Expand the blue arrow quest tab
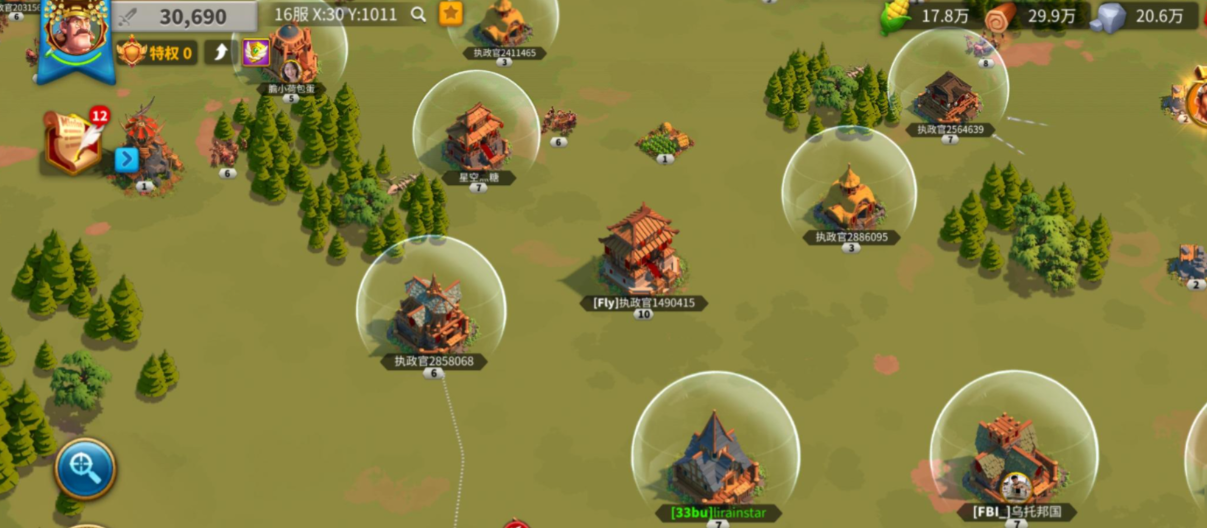Image resolution: width=1207 pixels, height=528 pixels. [127, 159]
